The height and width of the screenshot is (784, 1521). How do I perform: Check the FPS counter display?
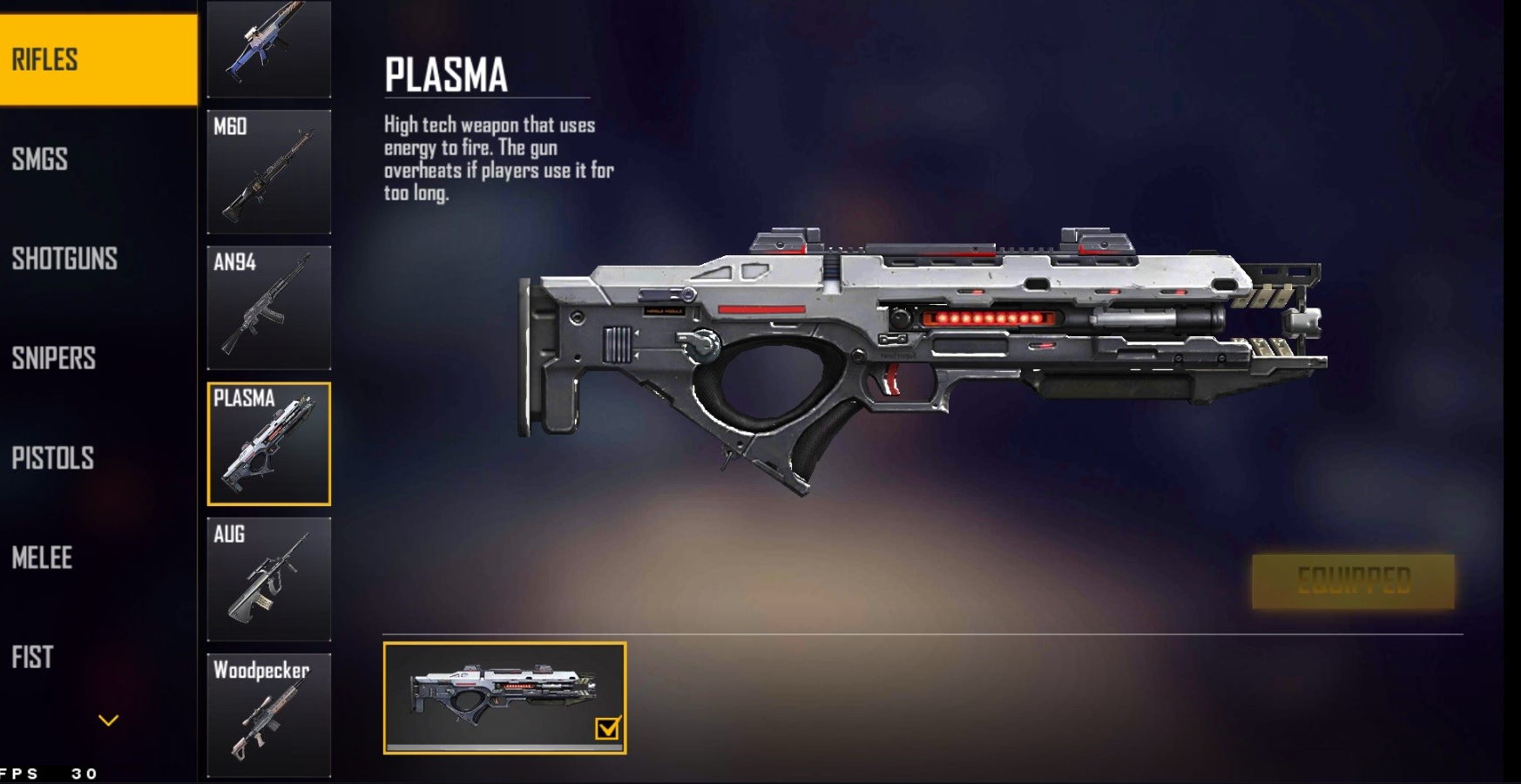click(x=48, y=771)
